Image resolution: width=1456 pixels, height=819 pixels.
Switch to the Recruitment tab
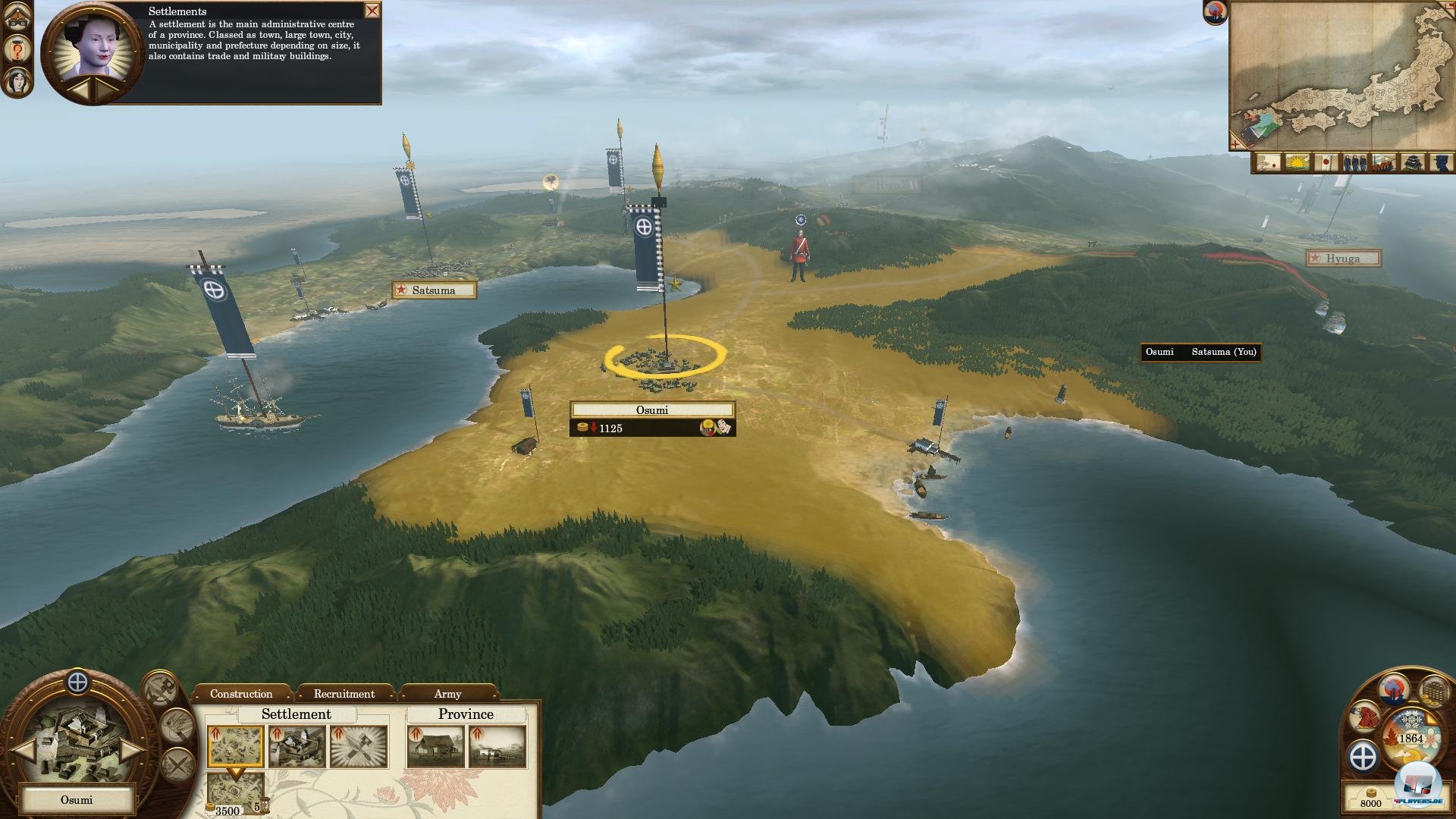tap(344, 694)
